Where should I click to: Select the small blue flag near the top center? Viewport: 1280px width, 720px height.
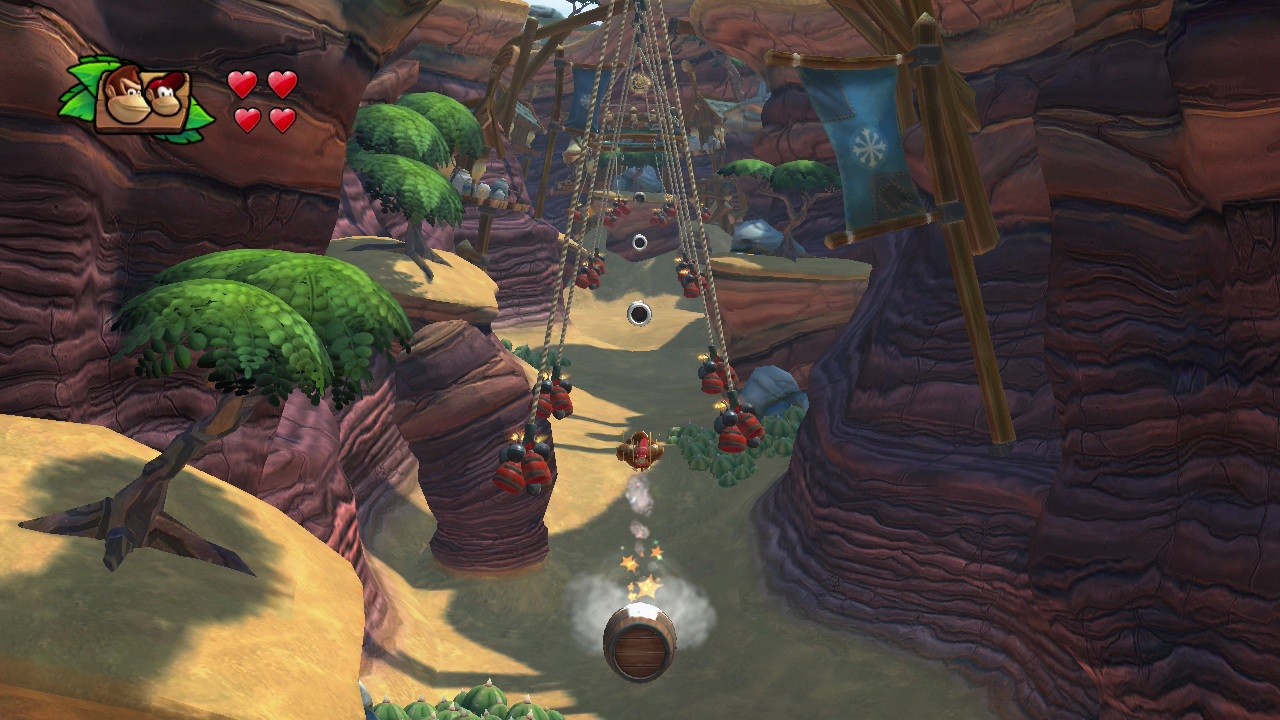point(585,95)
